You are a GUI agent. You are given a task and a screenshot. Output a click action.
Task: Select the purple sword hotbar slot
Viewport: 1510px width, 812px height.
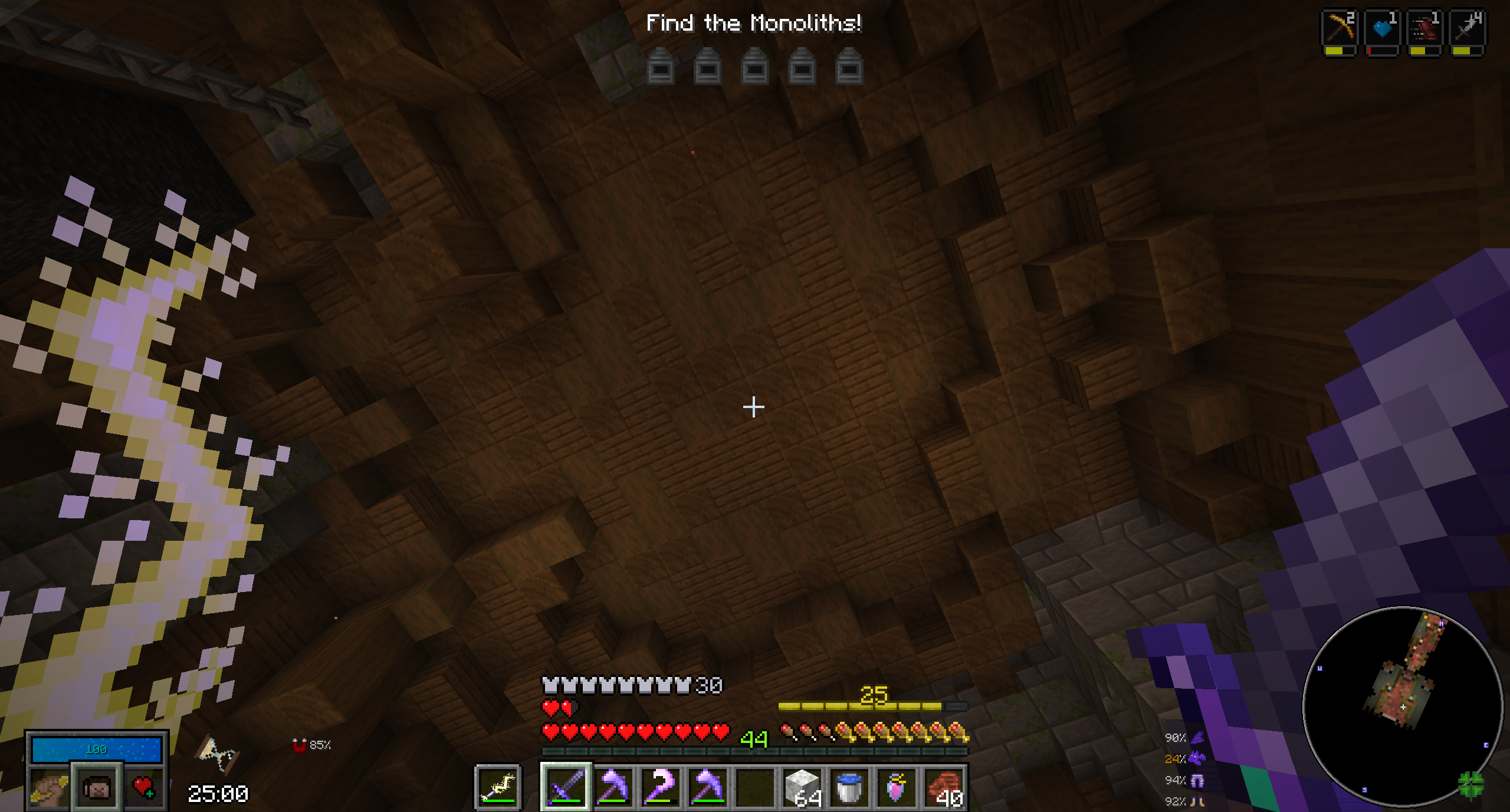(x=565, y=787)
